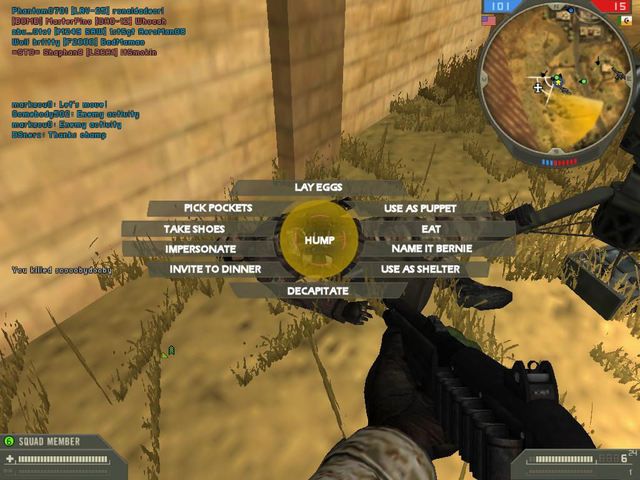This screenshot has width=640, height=480.
Task: Choose DECAPITATE from the menu
Action: tap(318, 290)
